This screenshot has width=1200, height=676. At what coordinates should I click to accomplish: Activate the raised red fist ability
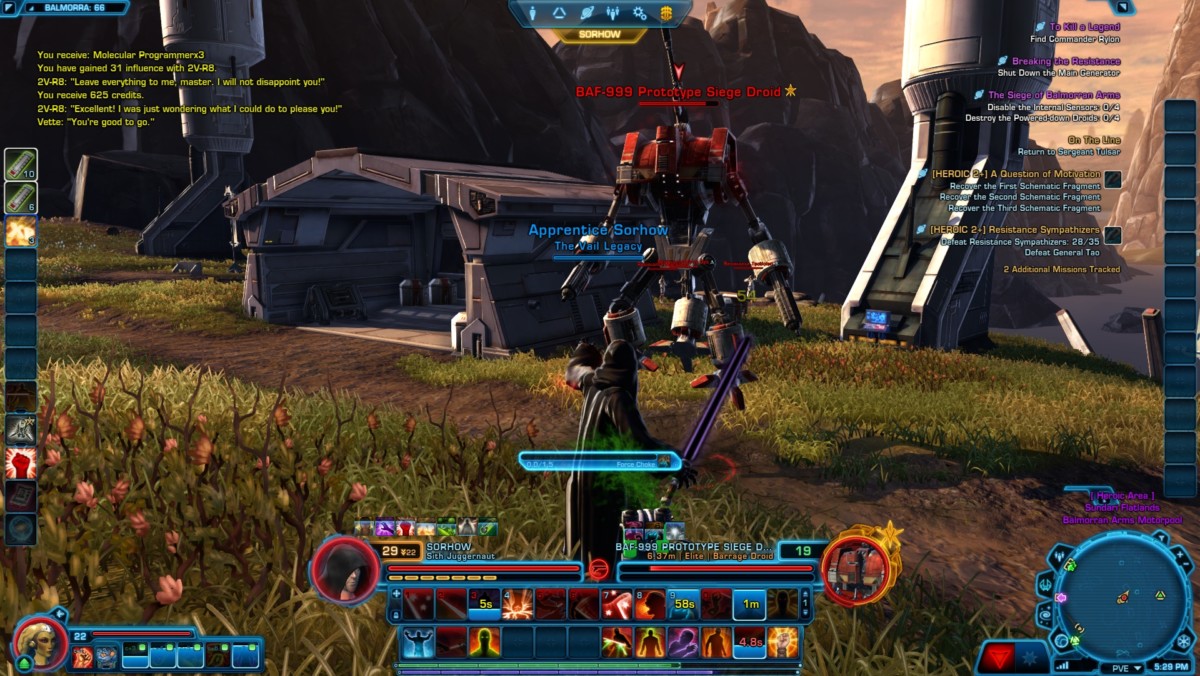(21, 463)
